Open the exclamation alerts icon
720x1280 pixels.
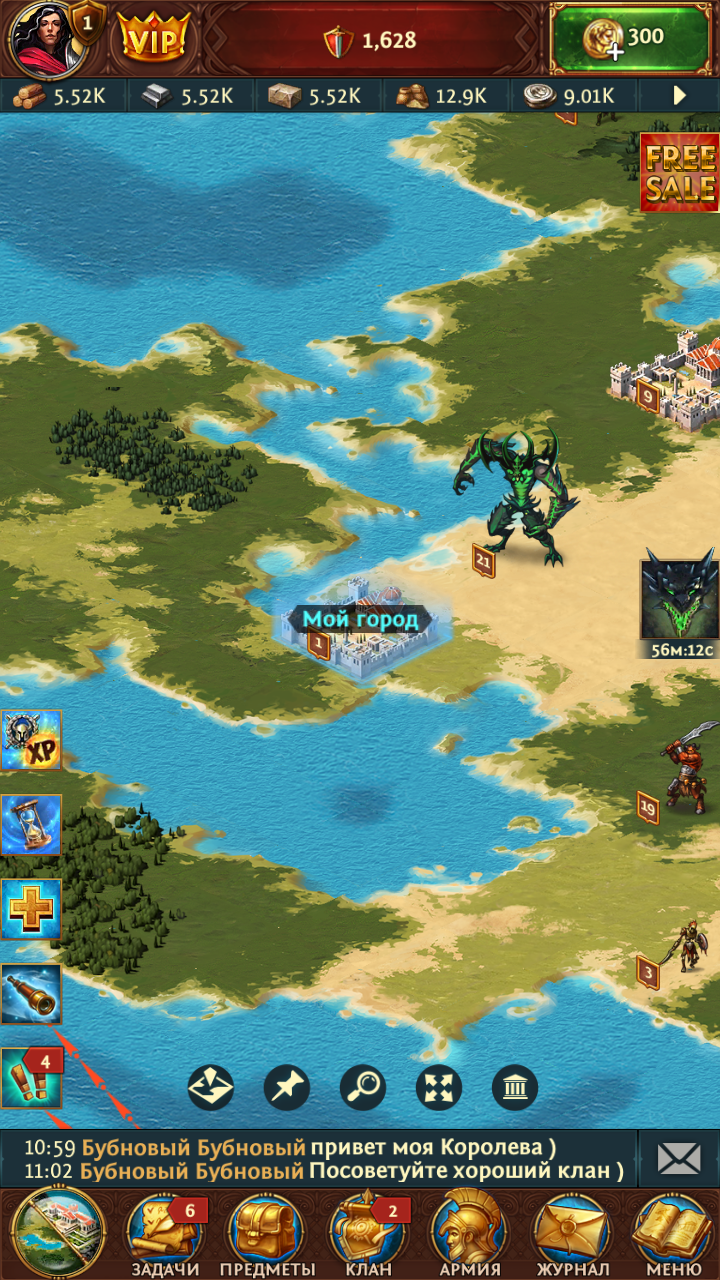click(x=31, y=1078)
